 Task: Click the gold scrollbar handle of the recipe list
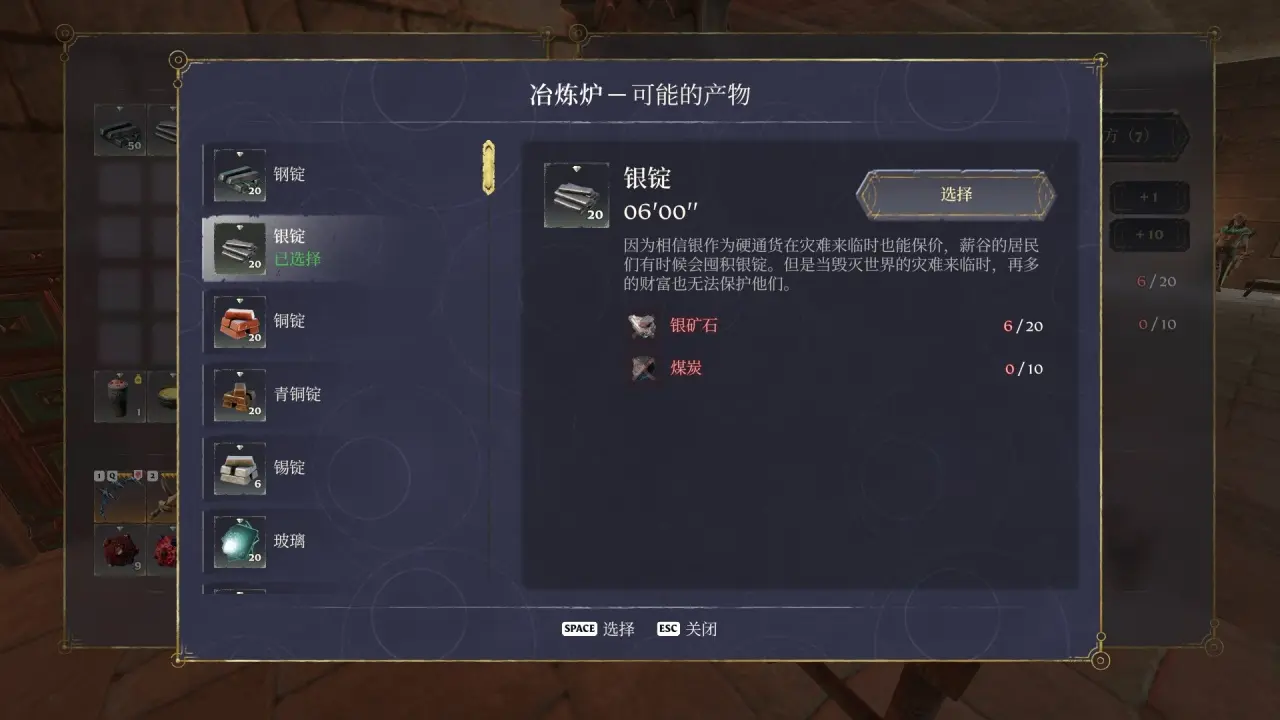[488, 166]
